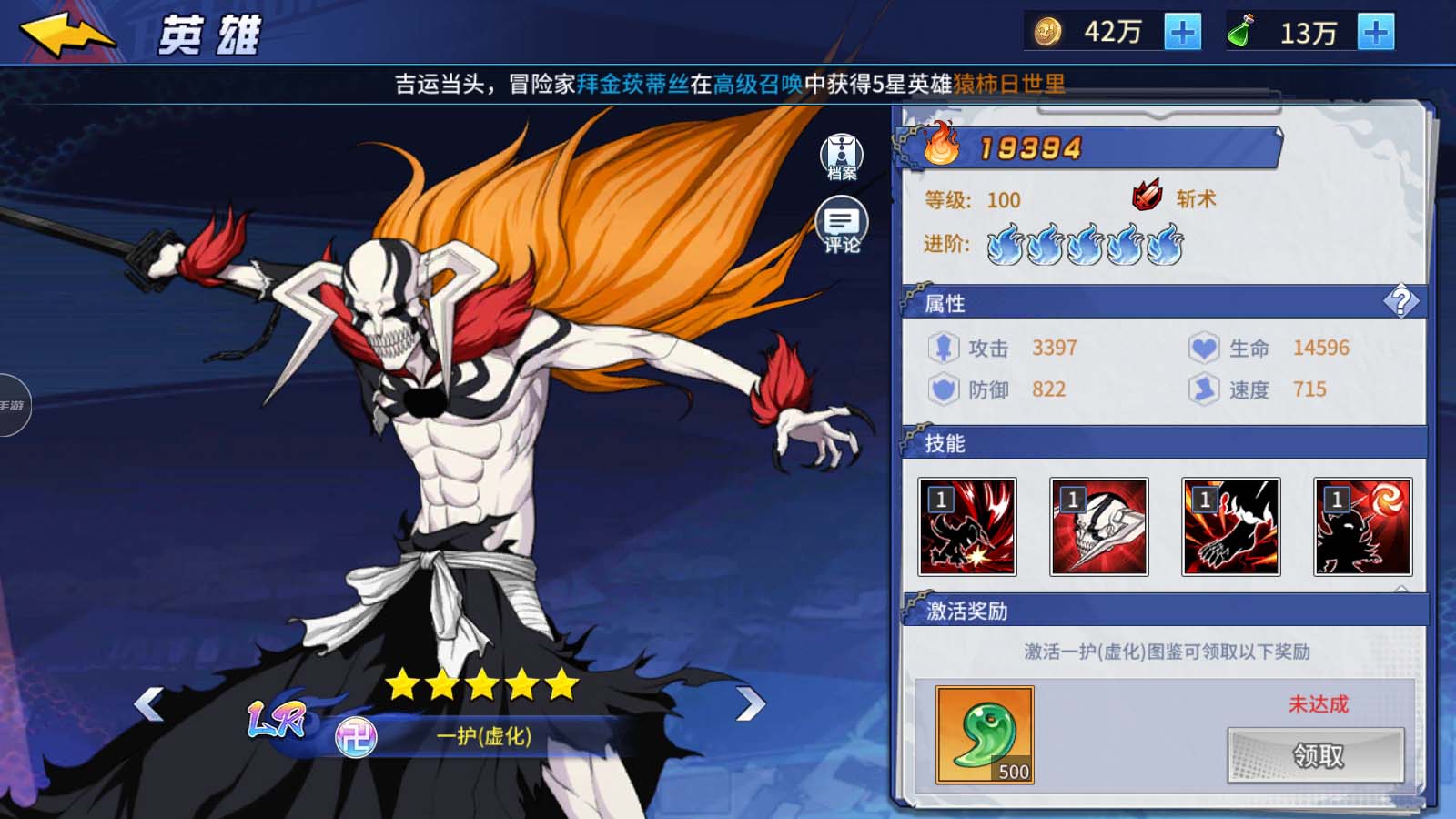
Task: Add more gold coins with the plus button
Action: (x=1182, y=33)
